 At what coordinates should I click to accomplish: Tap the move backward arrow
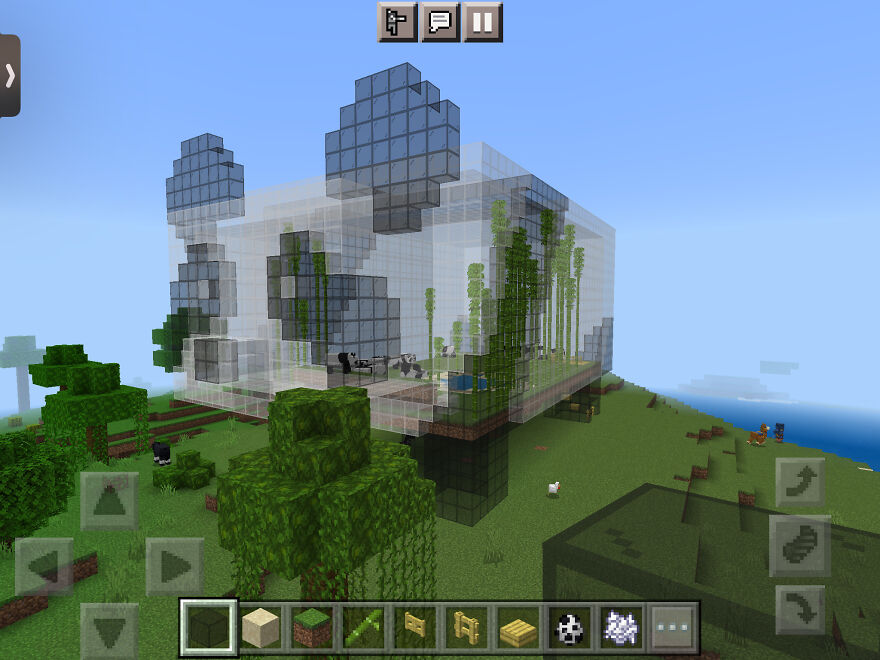coord(109,630)
